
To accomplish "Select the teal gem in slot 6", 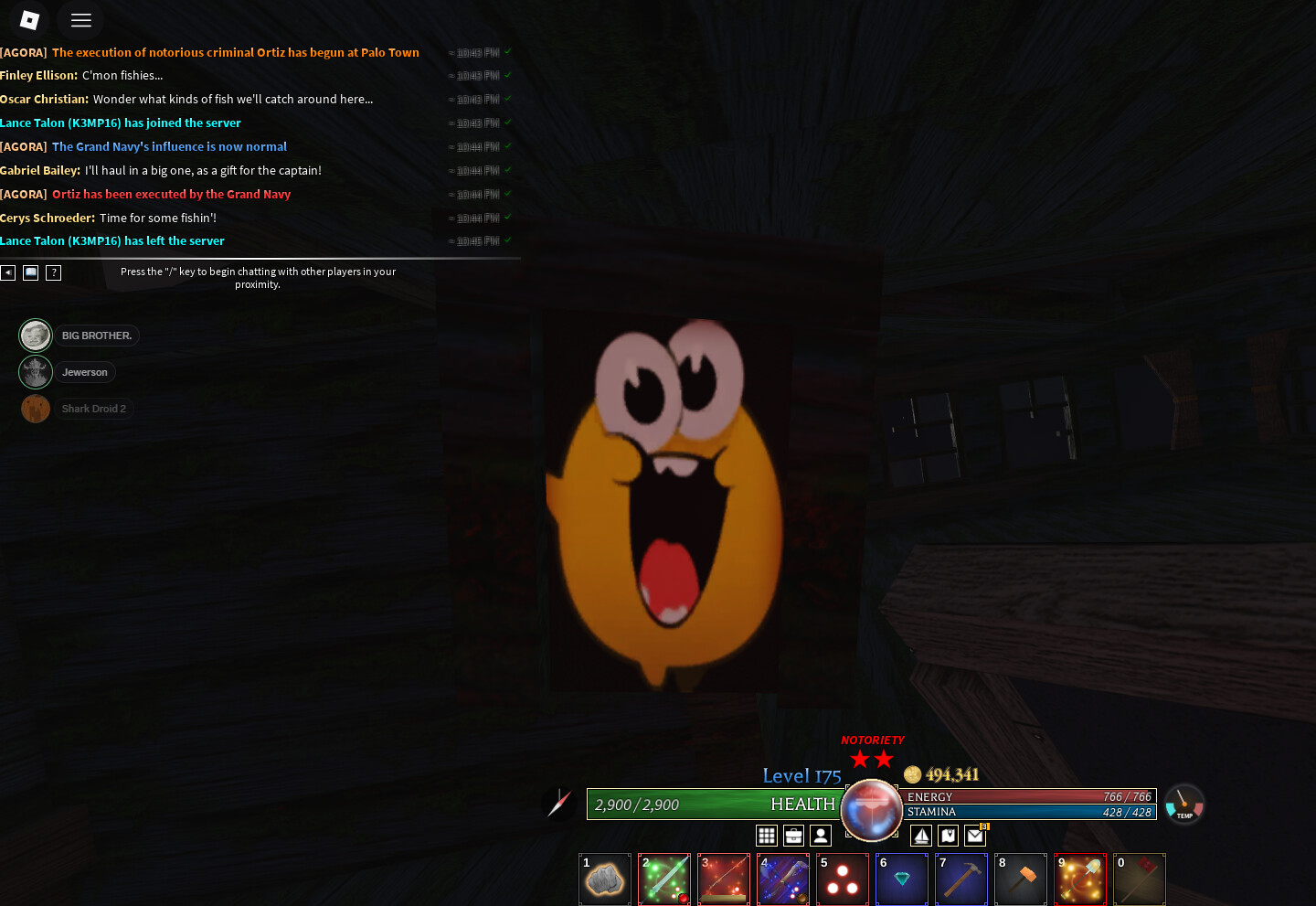I will (902, 879).
